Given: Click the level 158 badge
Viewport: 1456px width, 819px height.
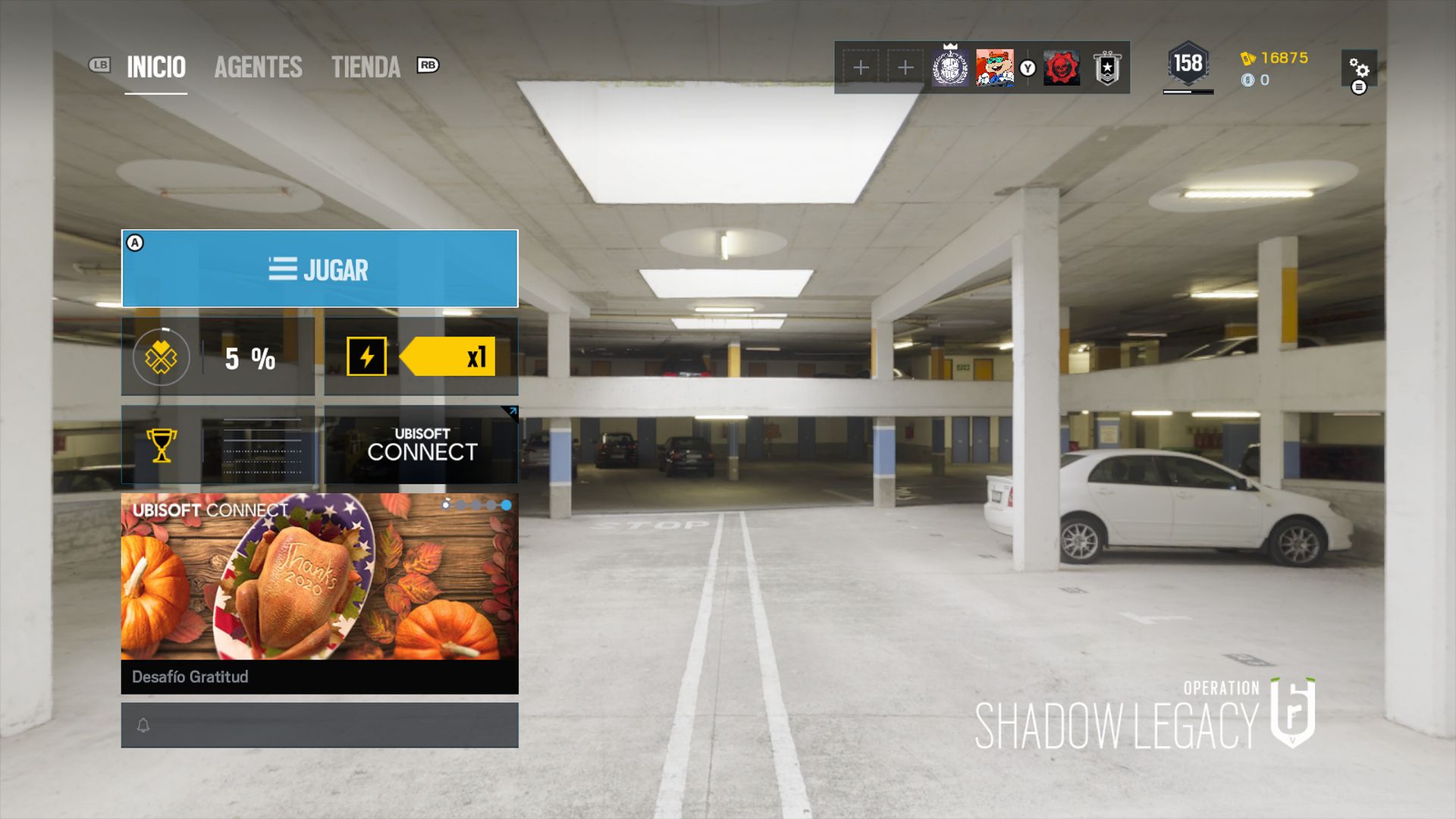Looking at the screenshot, I should click(x=1188, y=64).
